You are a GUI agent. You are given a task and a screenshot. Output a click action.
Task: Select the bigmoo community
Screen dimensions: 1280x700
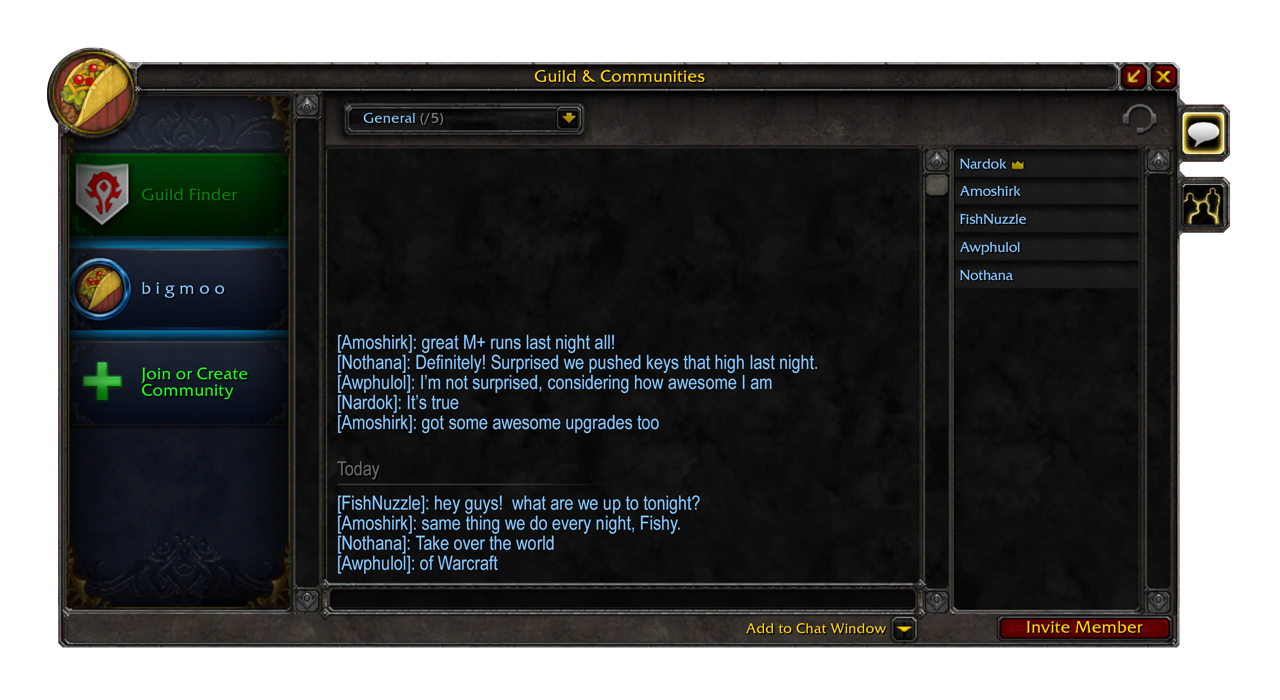(x=180, y=289)
